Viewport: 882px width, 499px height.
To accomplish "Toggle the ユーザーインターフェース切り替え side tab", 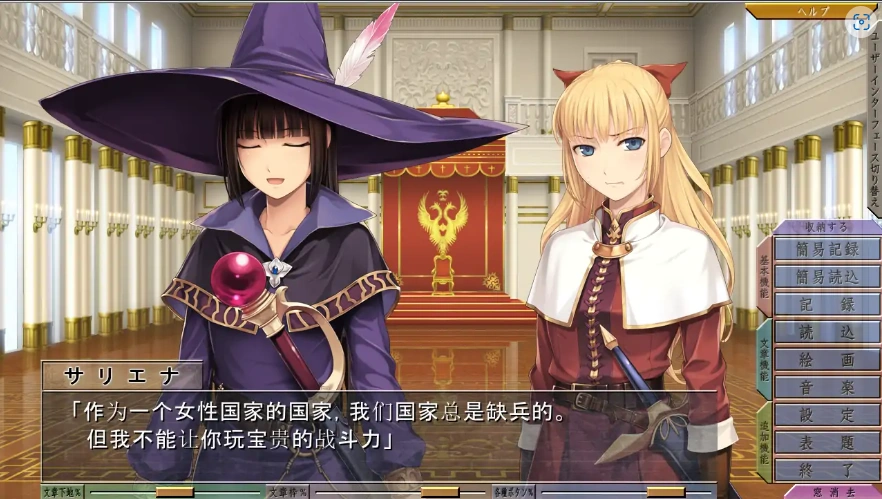I will 873,120.
